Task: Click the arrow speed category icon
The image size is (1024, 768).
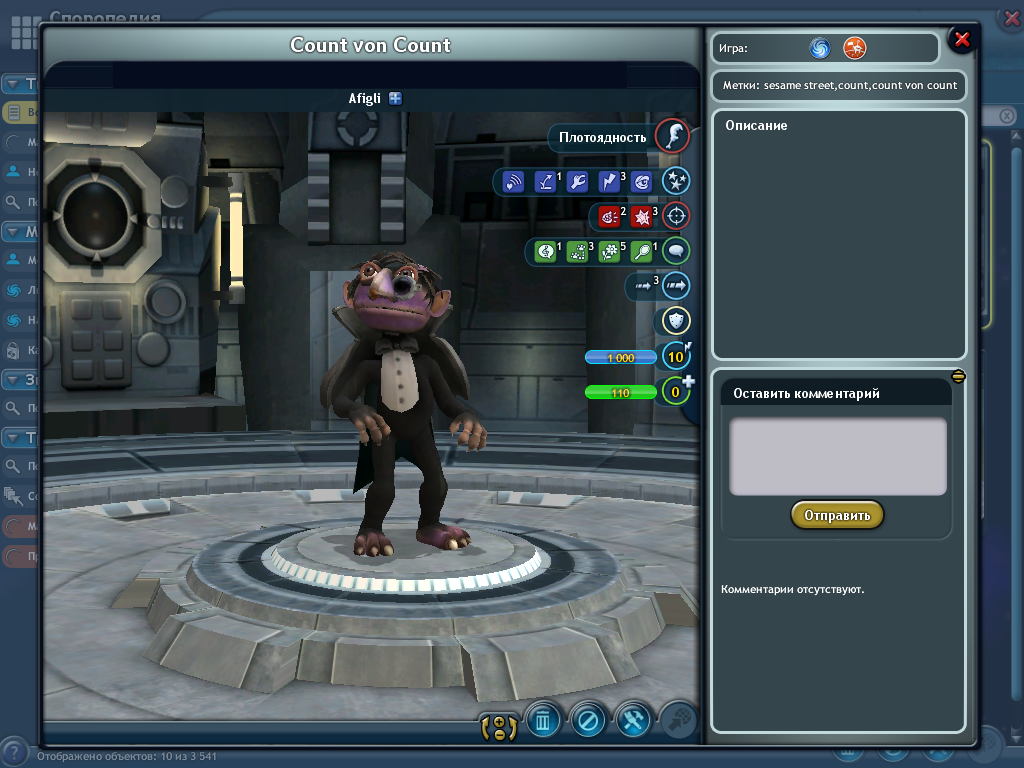Action: point(676,286)
